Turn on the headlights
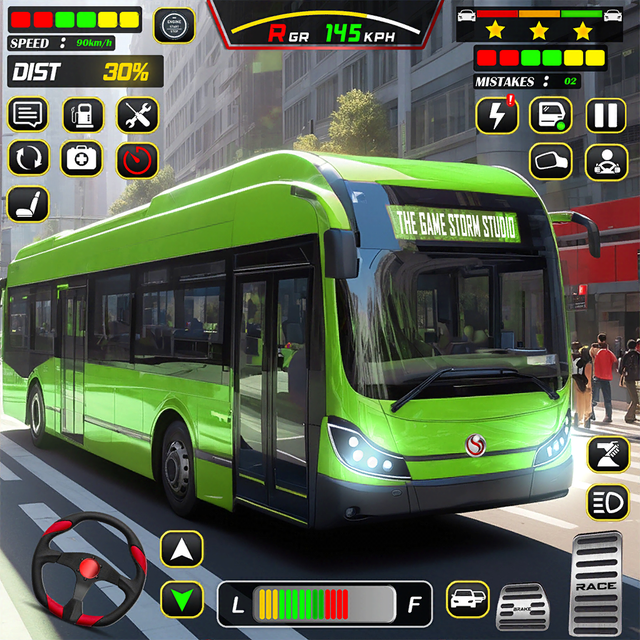The width and height of the screenshot is (640, 640). (607, 498)
